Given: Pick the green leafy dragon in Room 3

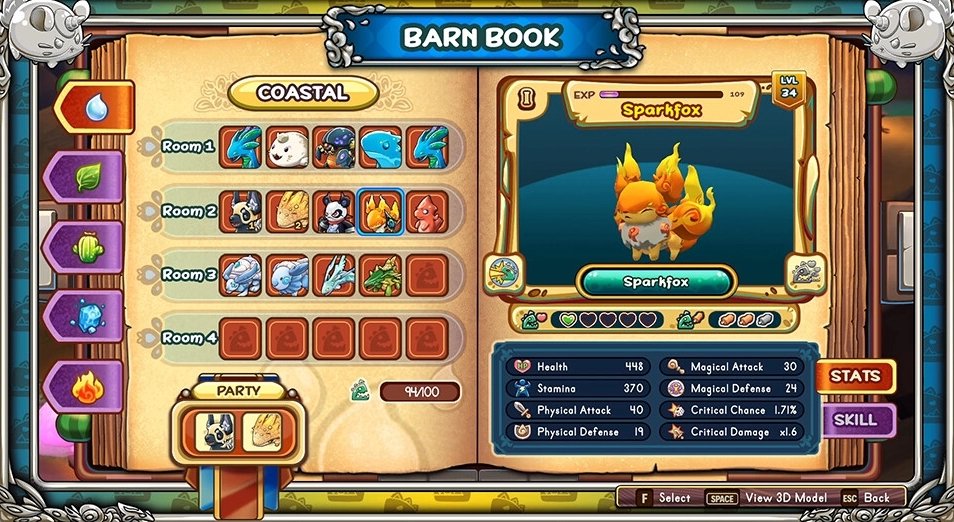Looking at the screenshot, I should 380,275.
